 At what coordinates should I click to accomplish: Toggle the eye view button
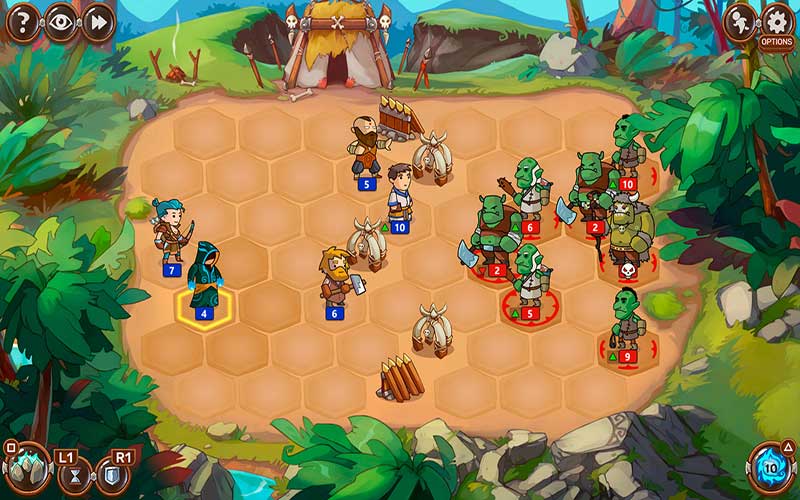[x=60, y=21]
